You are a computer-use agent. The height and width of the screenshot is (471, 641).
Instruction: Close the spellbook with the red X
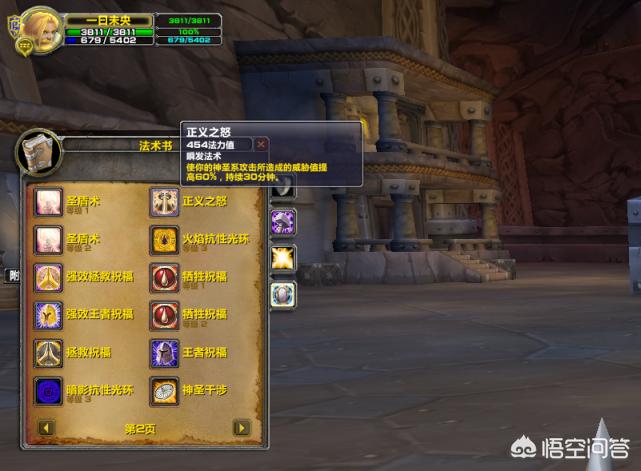(261, 144)
